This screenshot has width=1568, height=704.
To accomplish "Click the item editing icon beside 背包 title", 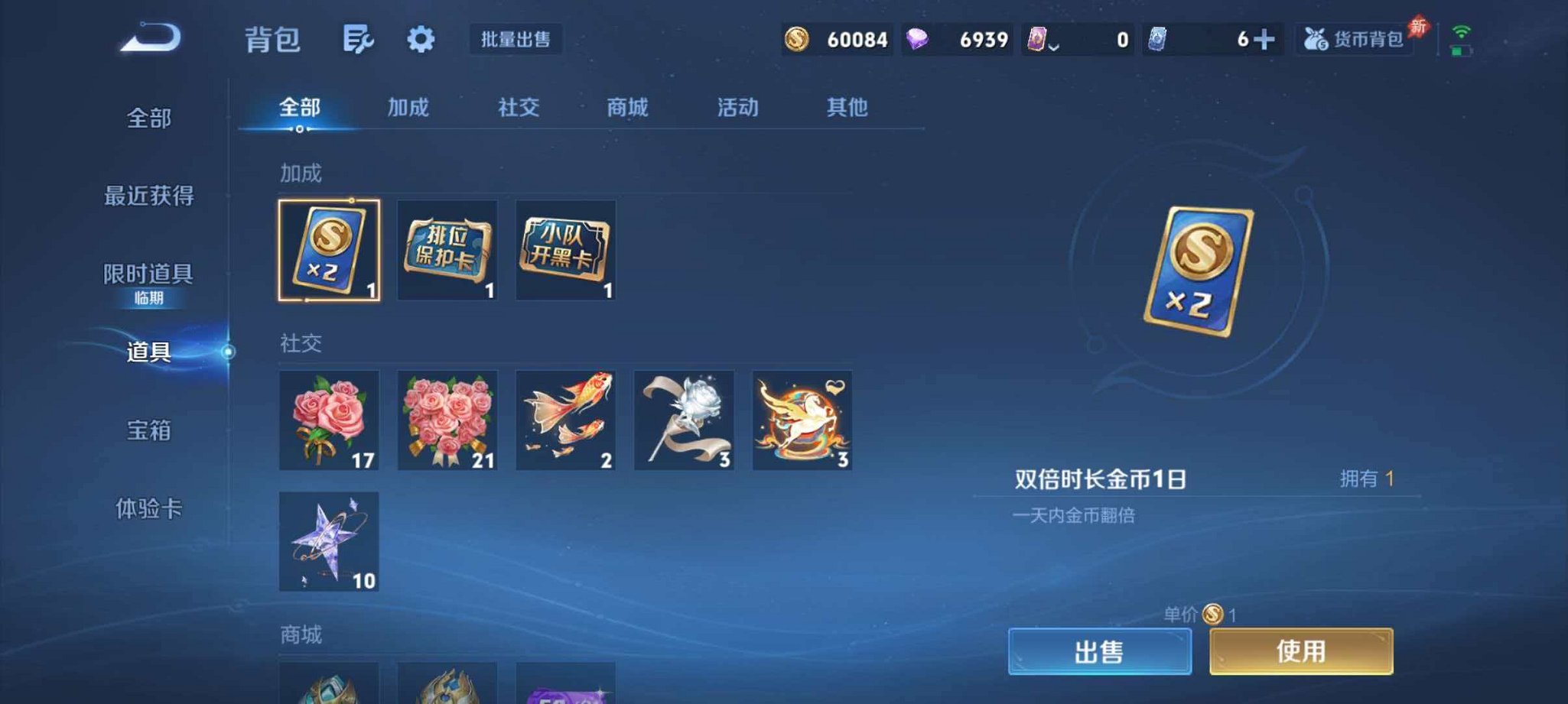I will point(359,38).
